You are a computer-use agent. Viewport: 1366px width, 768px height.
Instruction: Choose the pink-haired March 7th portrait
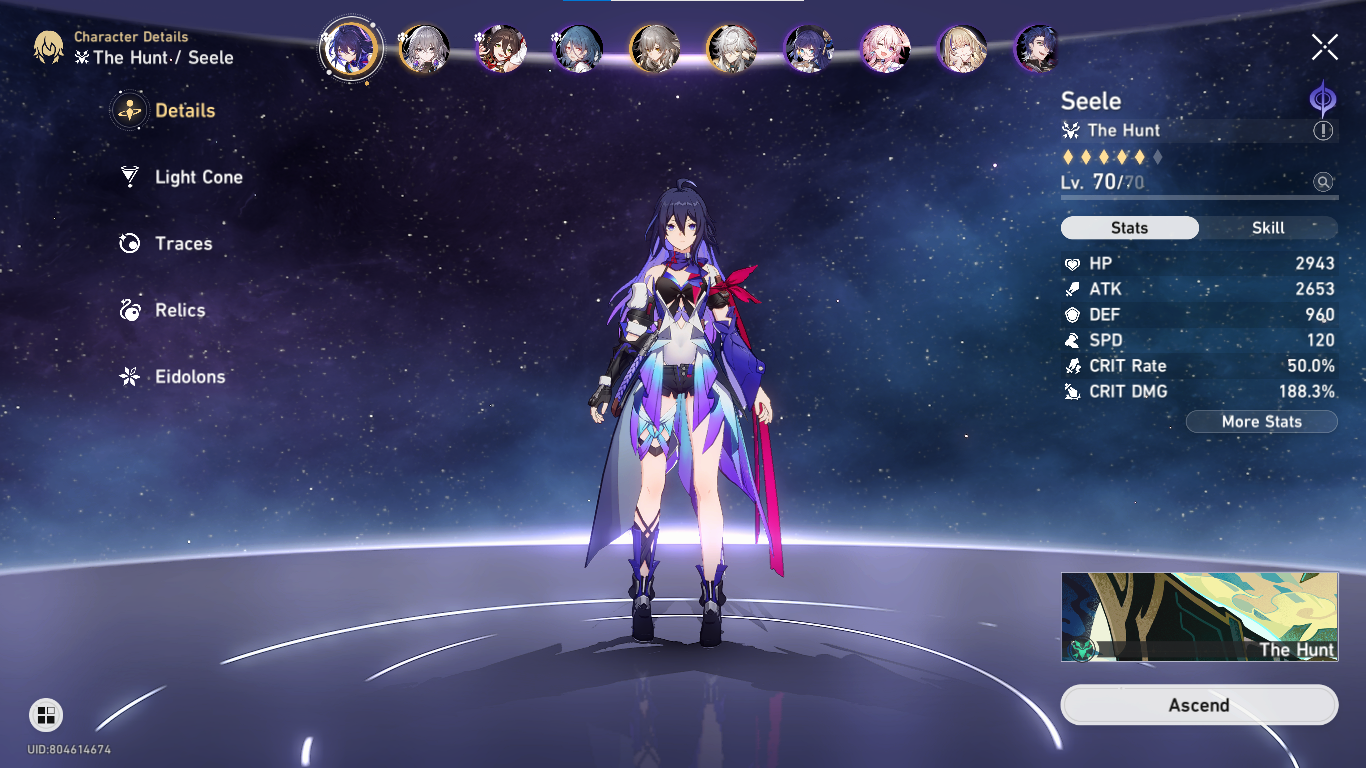[x=886, y=48]
